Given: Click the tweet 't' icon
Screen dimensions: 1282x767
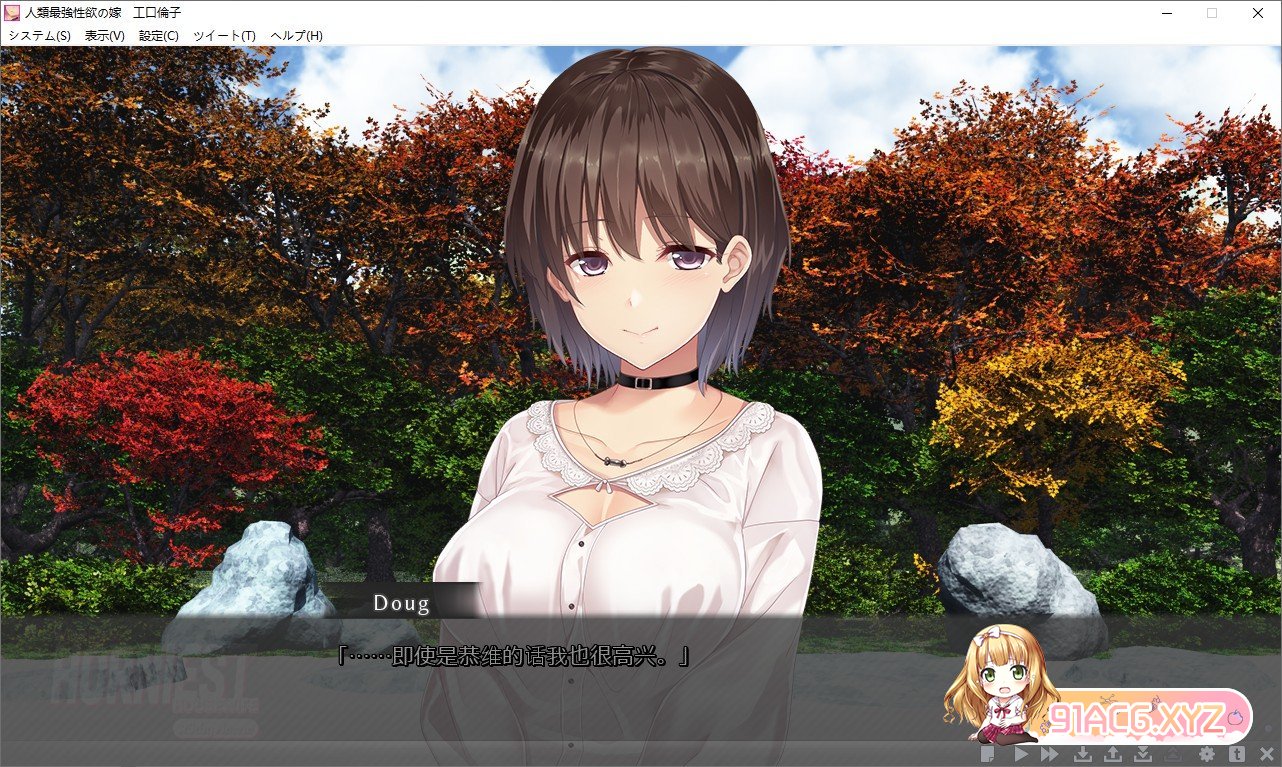Looking at the screenshot, I should 1237,754.
